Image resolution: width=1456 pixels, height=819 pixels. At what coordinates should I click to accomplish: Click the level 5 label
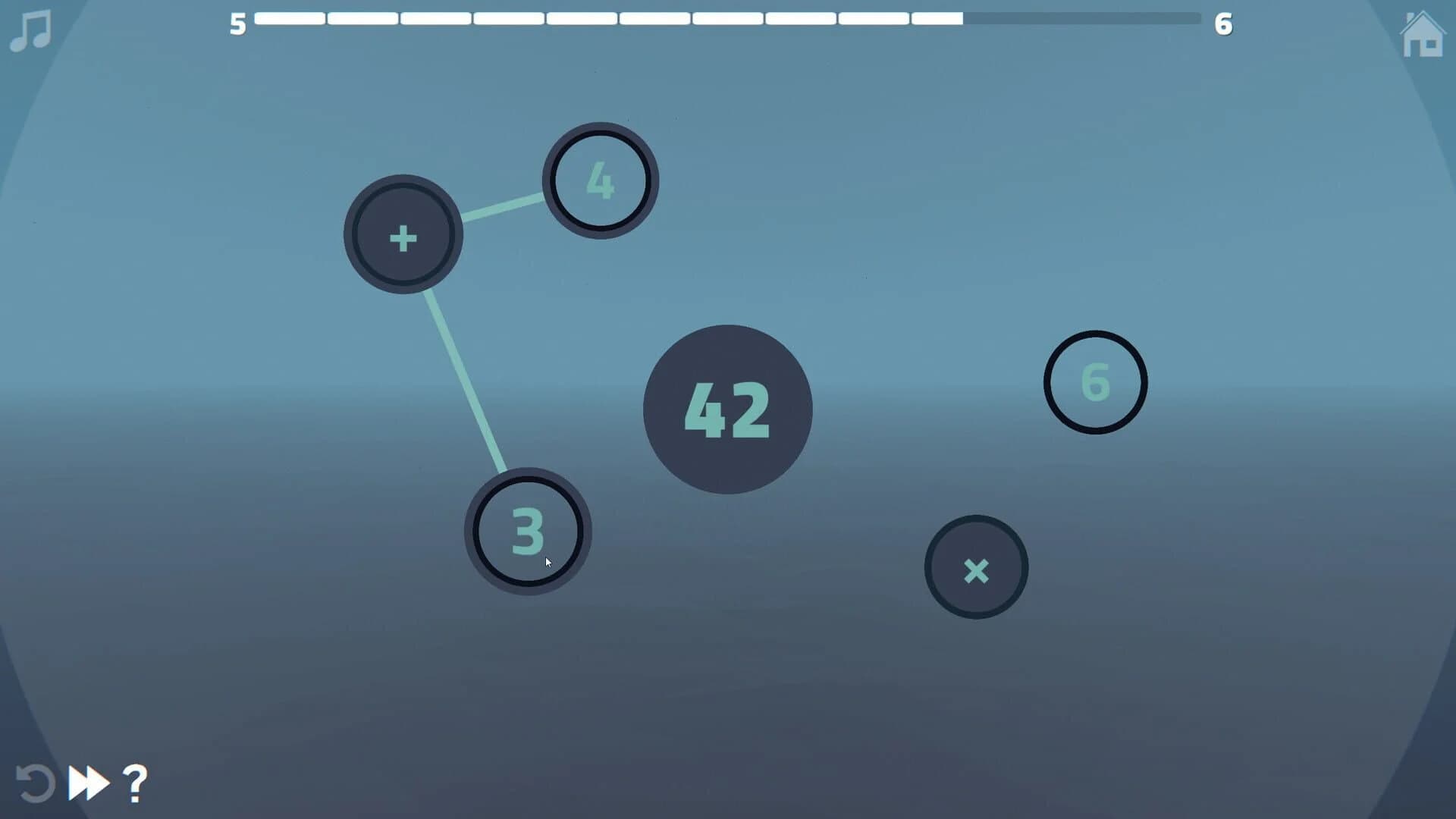238,25
